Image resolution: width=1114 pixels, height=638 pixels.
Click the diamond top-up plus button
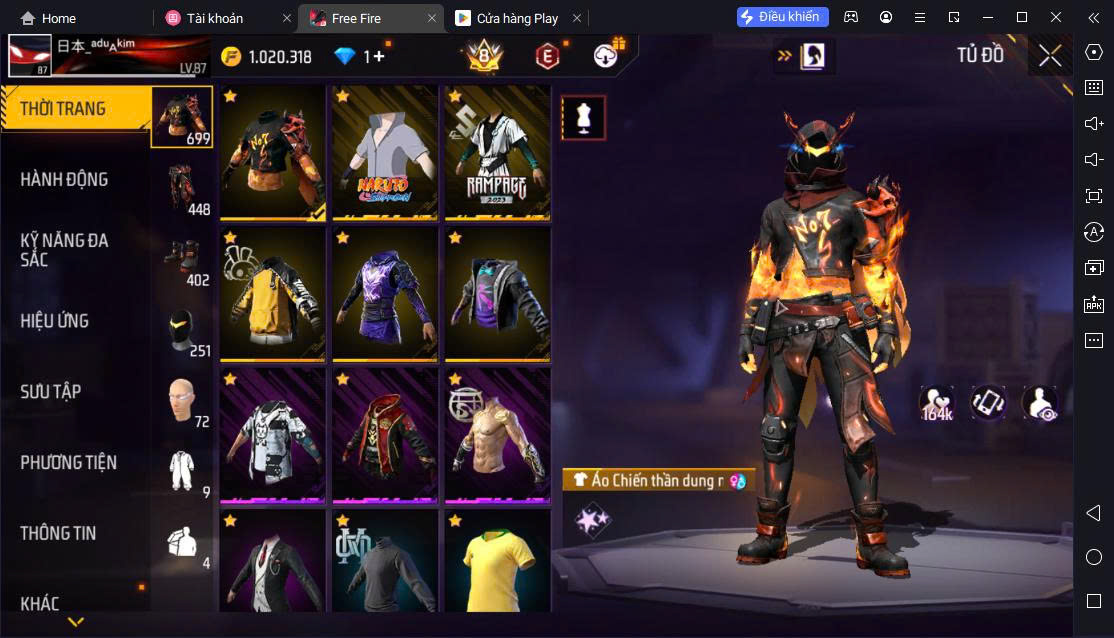pos(377,57)
